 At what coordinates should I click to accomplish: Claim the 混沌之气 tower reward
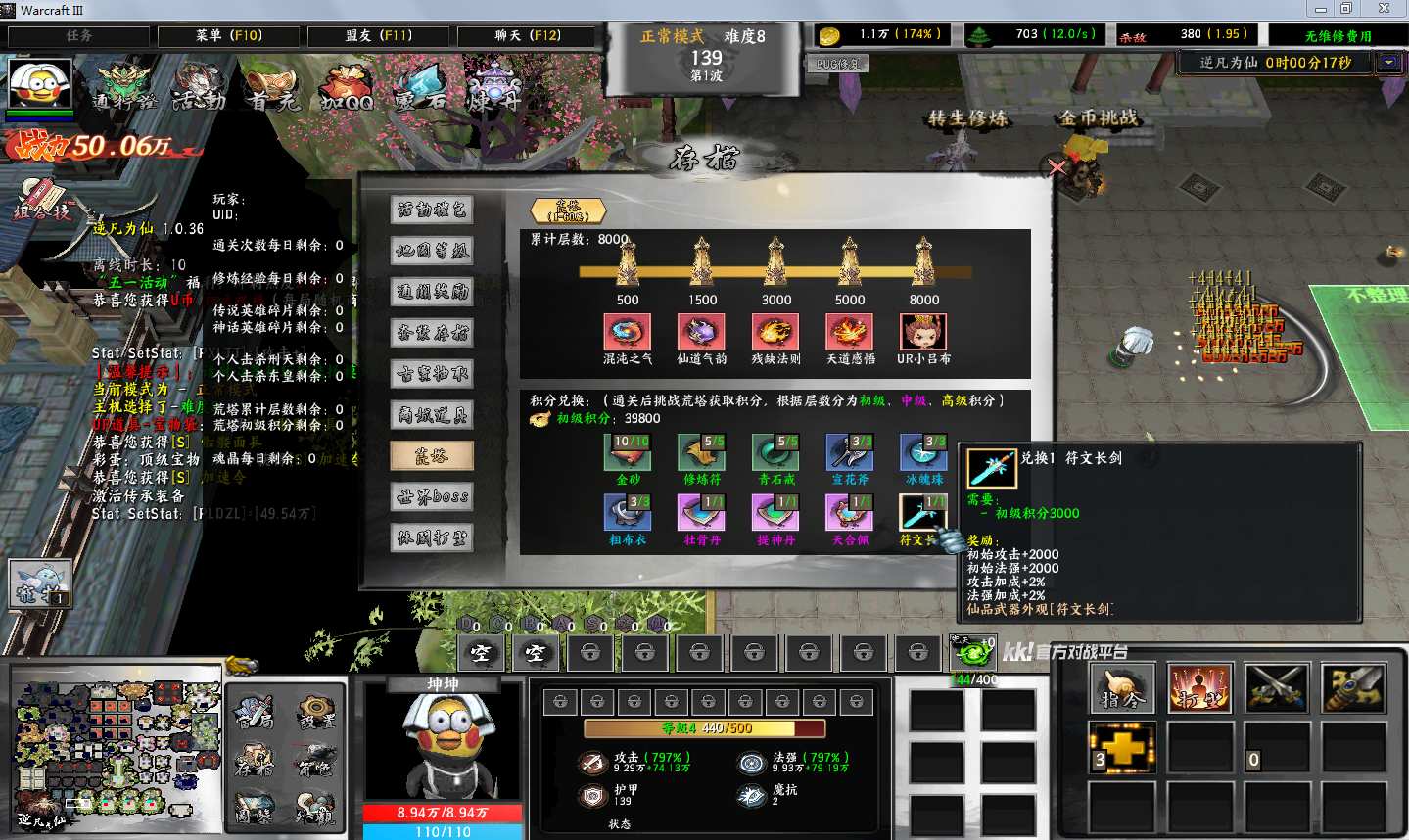(x=627, y=333)
